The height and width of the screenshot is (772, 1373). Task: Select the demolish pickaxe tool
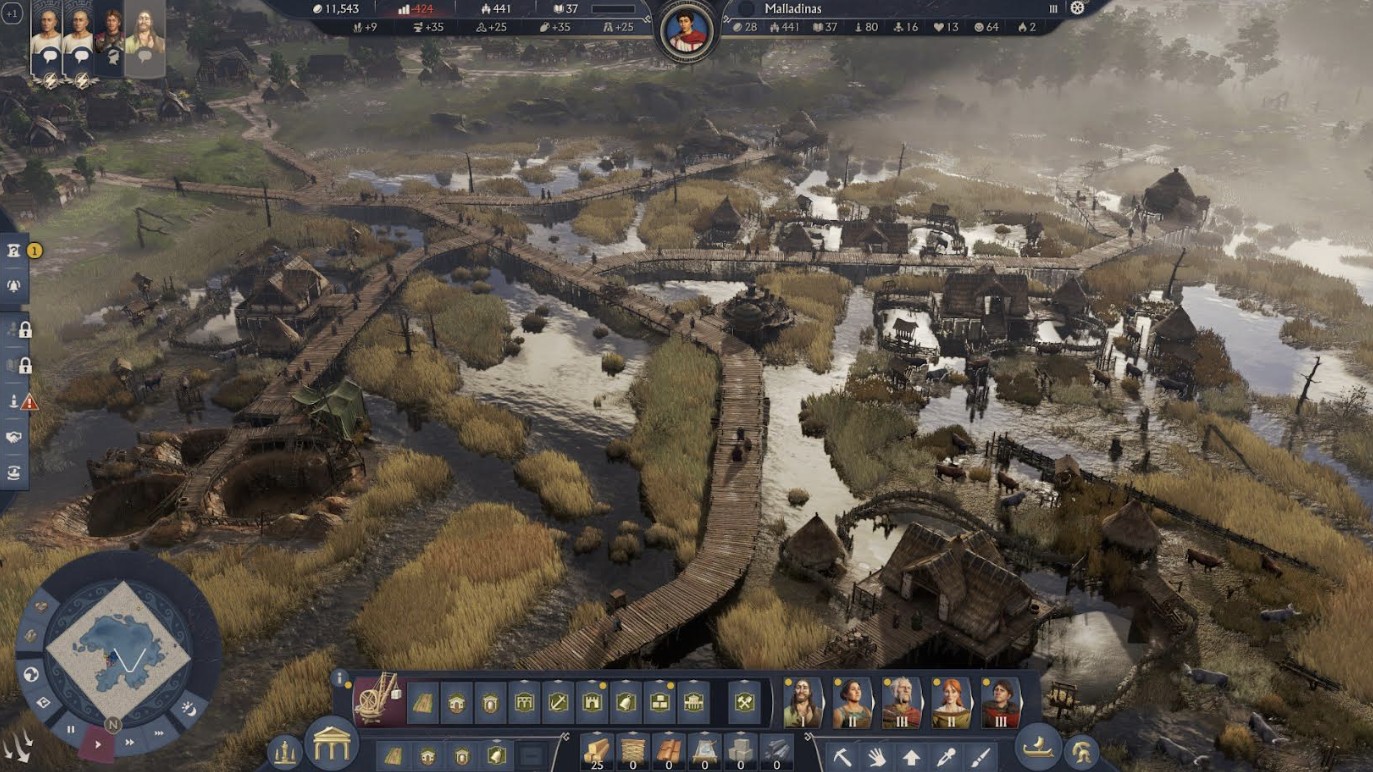843,755
